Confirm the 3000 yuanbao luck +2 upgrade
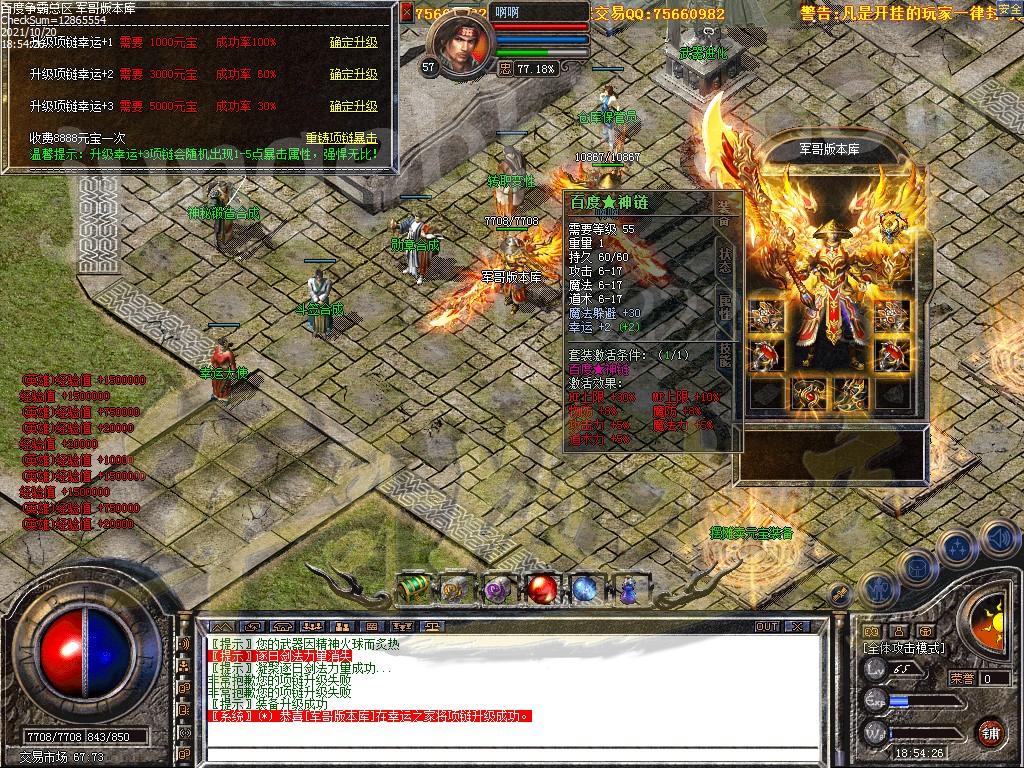 click(353, 75)
